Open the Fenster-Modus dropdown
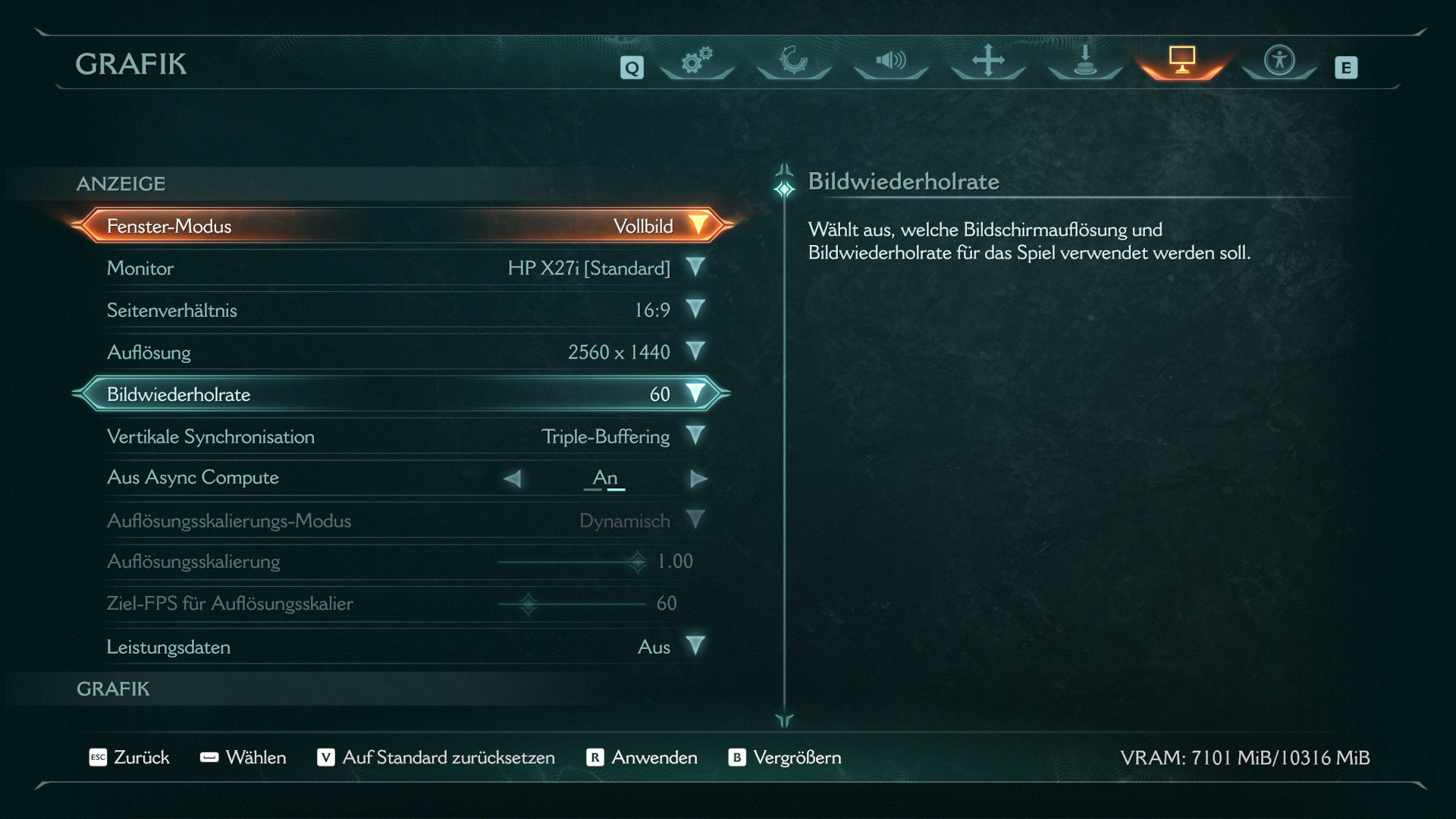 tap(696, 226)
